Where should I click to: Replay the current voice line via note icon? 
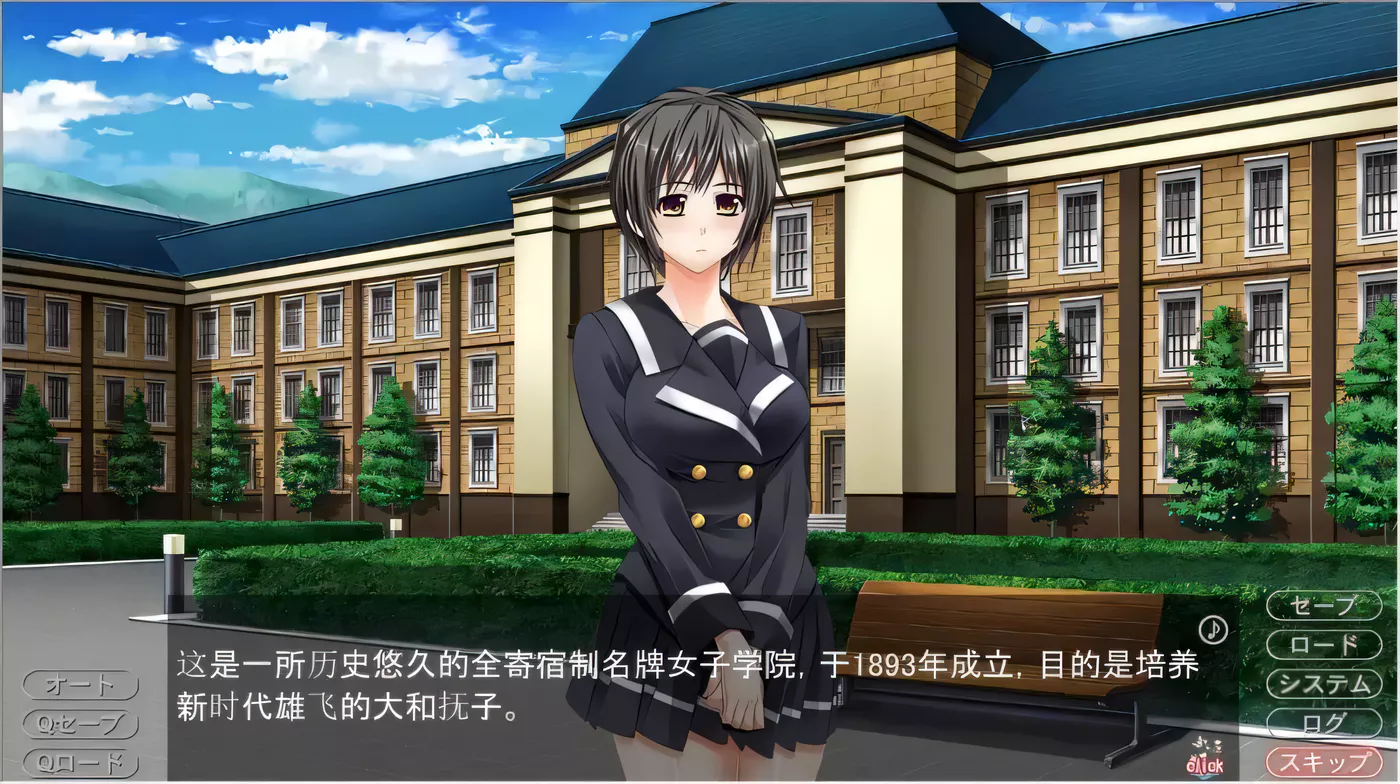tap(1214, 630)
